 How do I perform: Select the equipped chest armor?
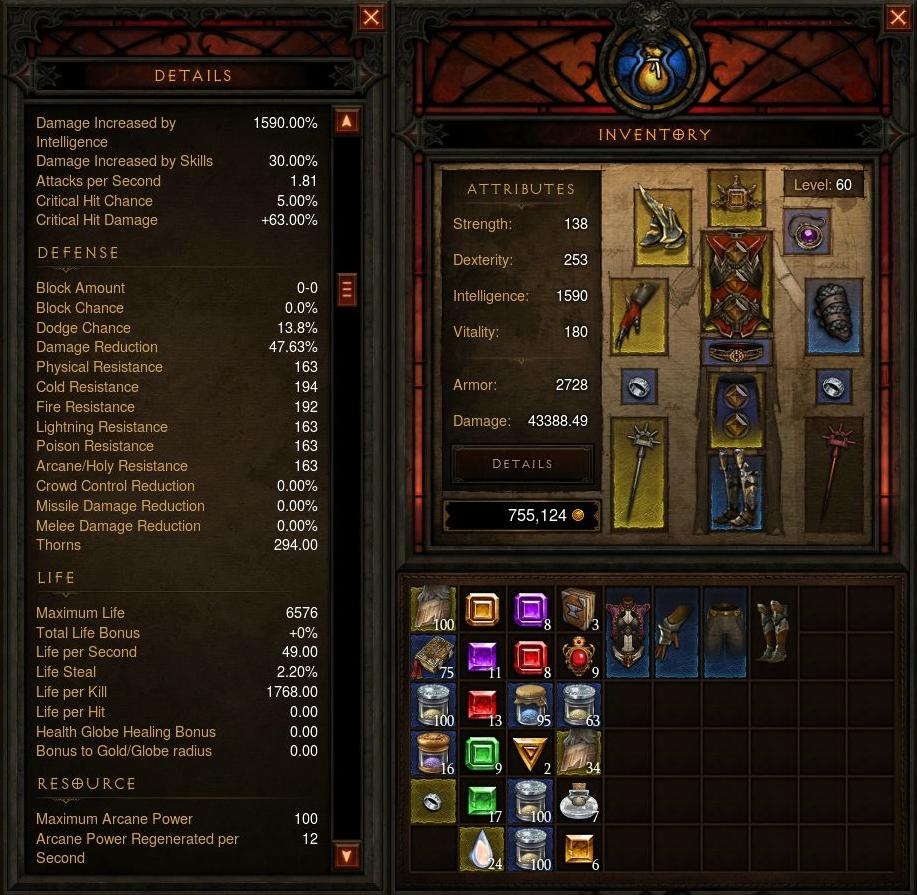click(x=736, y=284)
